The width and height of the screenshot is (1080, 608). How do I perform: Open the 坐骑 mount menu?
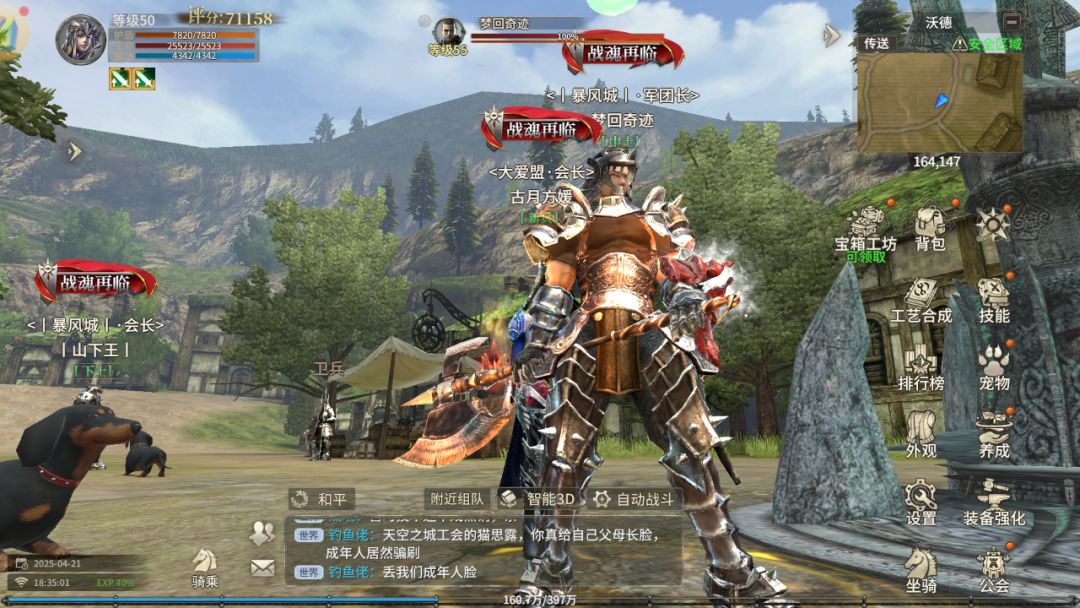coord(921,570)
